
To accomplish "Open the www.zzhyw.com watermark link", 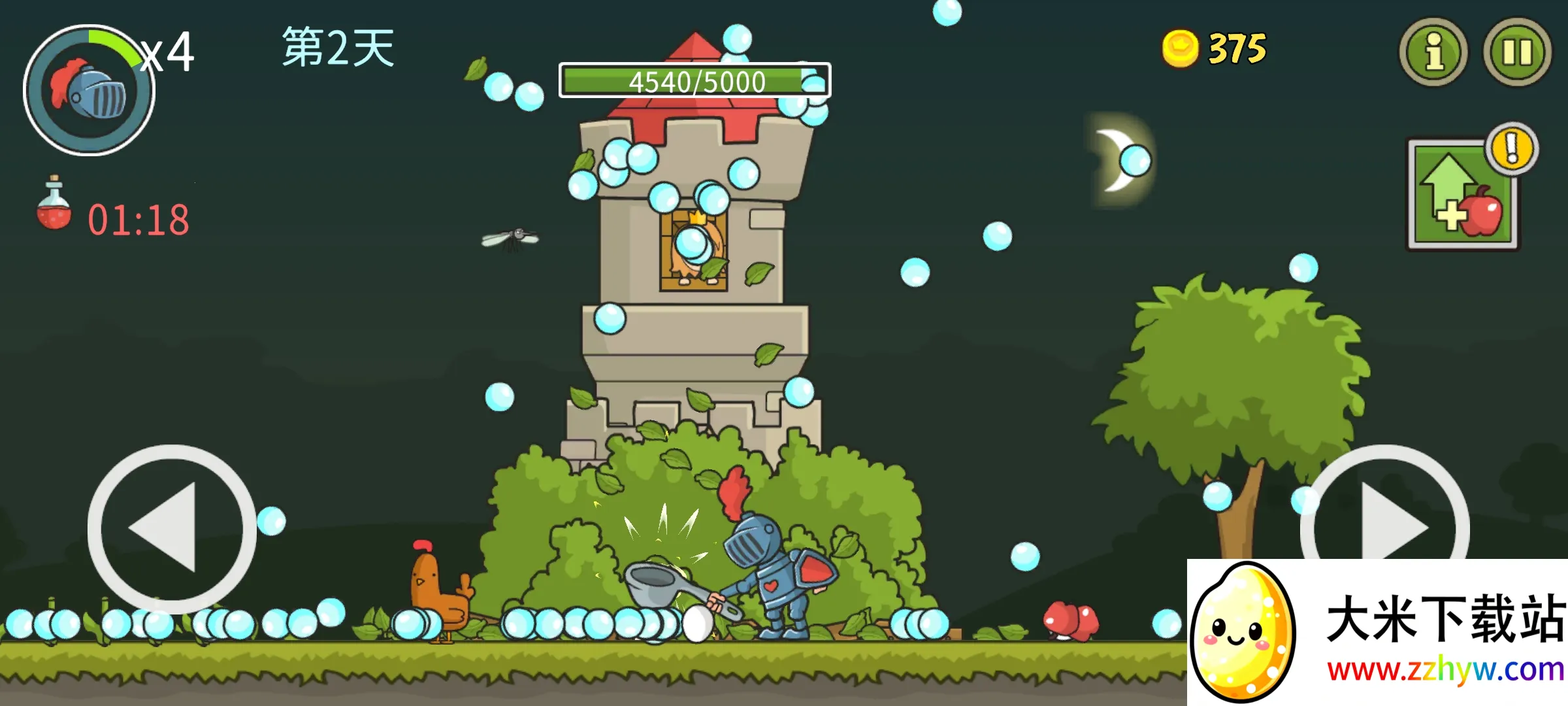I will [1445, 670].
